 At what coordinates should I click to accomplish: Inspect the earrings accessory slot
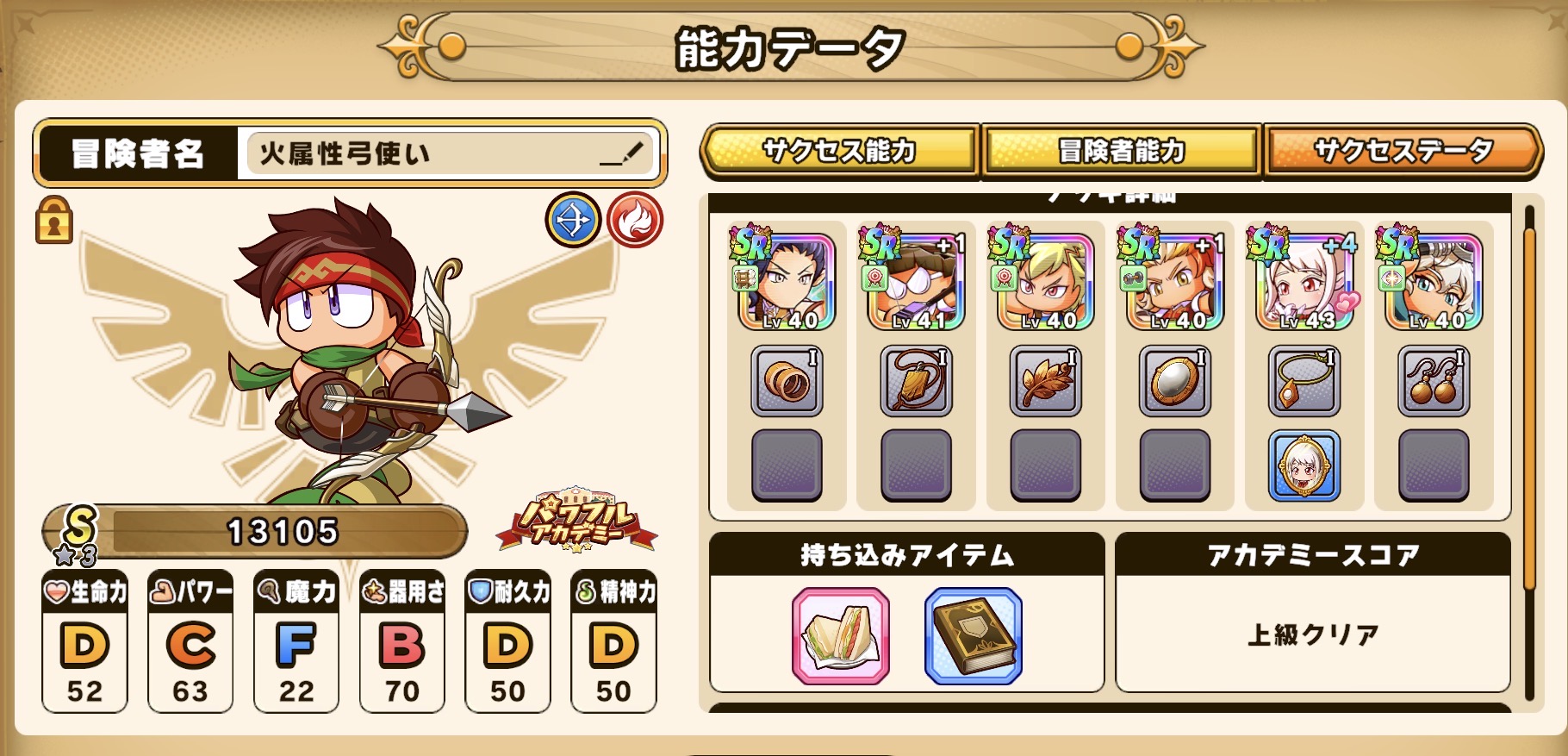(x=1434, y=381)
